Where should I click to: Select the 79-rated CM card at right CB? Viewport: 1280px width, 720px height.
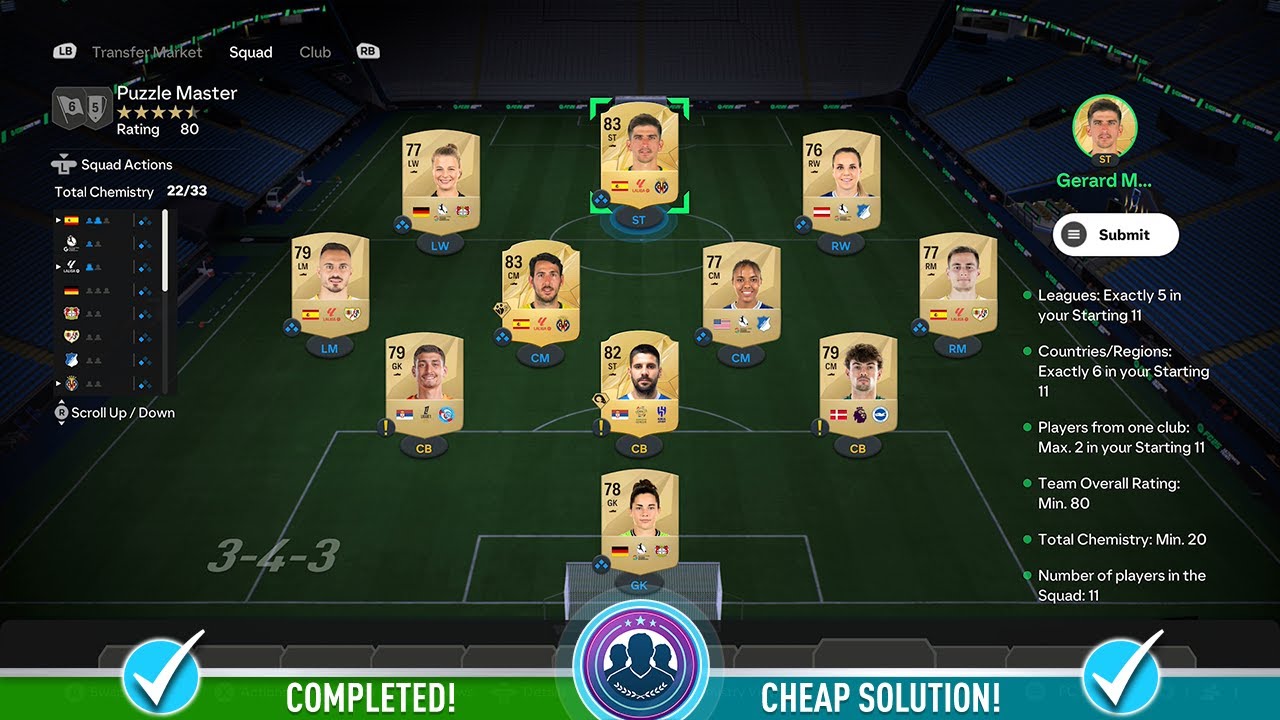coord(857,382)
